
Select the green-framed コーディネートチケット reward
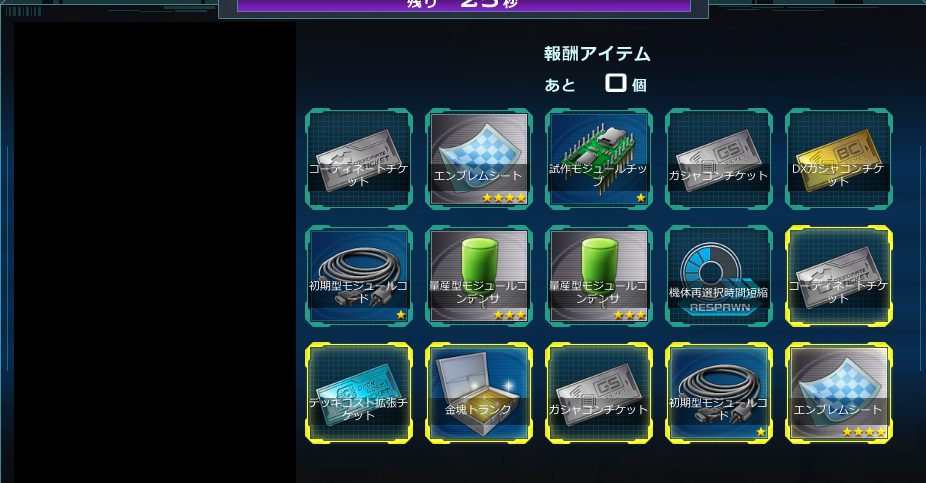(359, 159)
